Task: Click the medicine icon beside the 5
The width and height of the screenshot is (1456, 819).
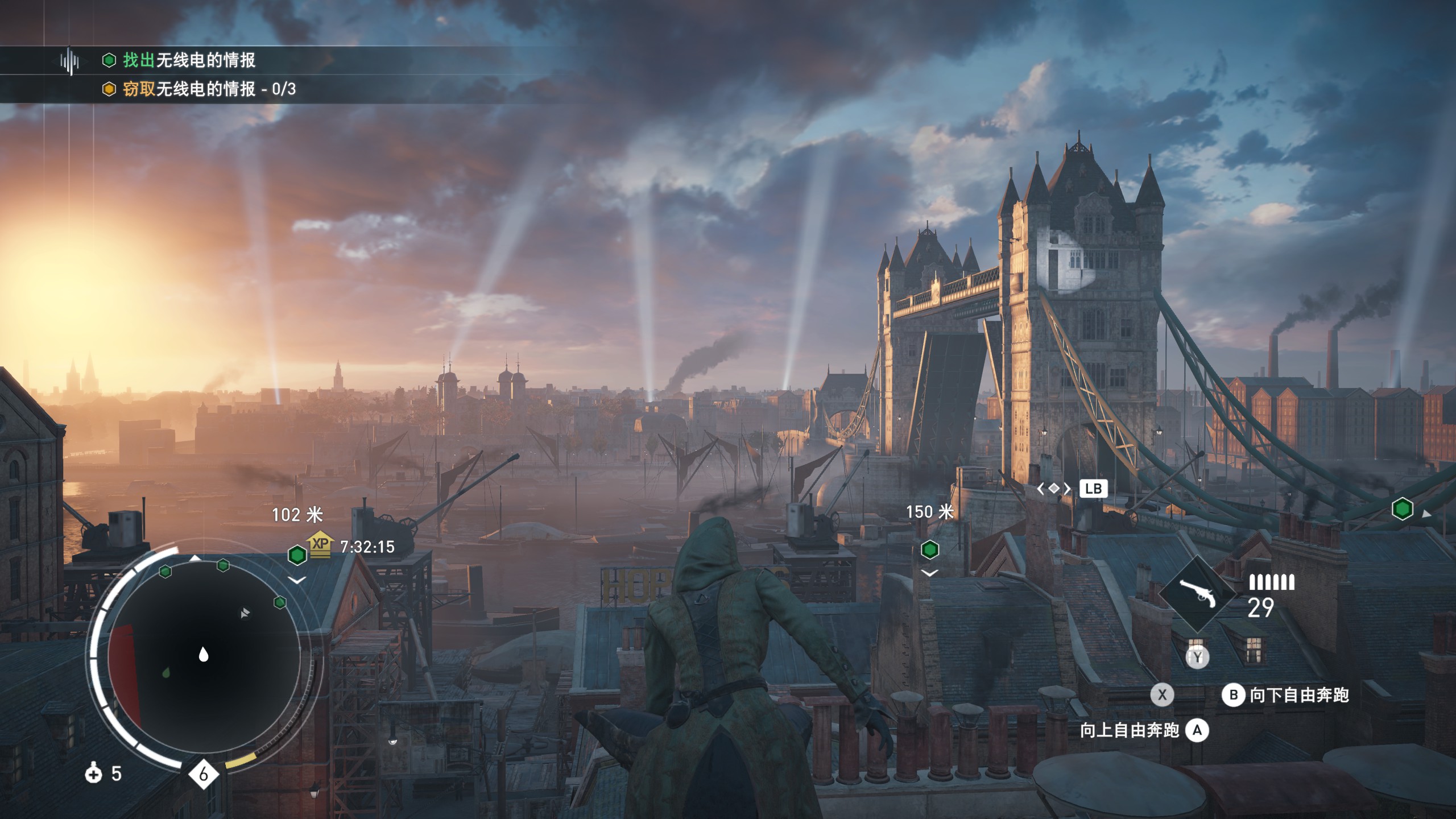Action: (93, 773)
